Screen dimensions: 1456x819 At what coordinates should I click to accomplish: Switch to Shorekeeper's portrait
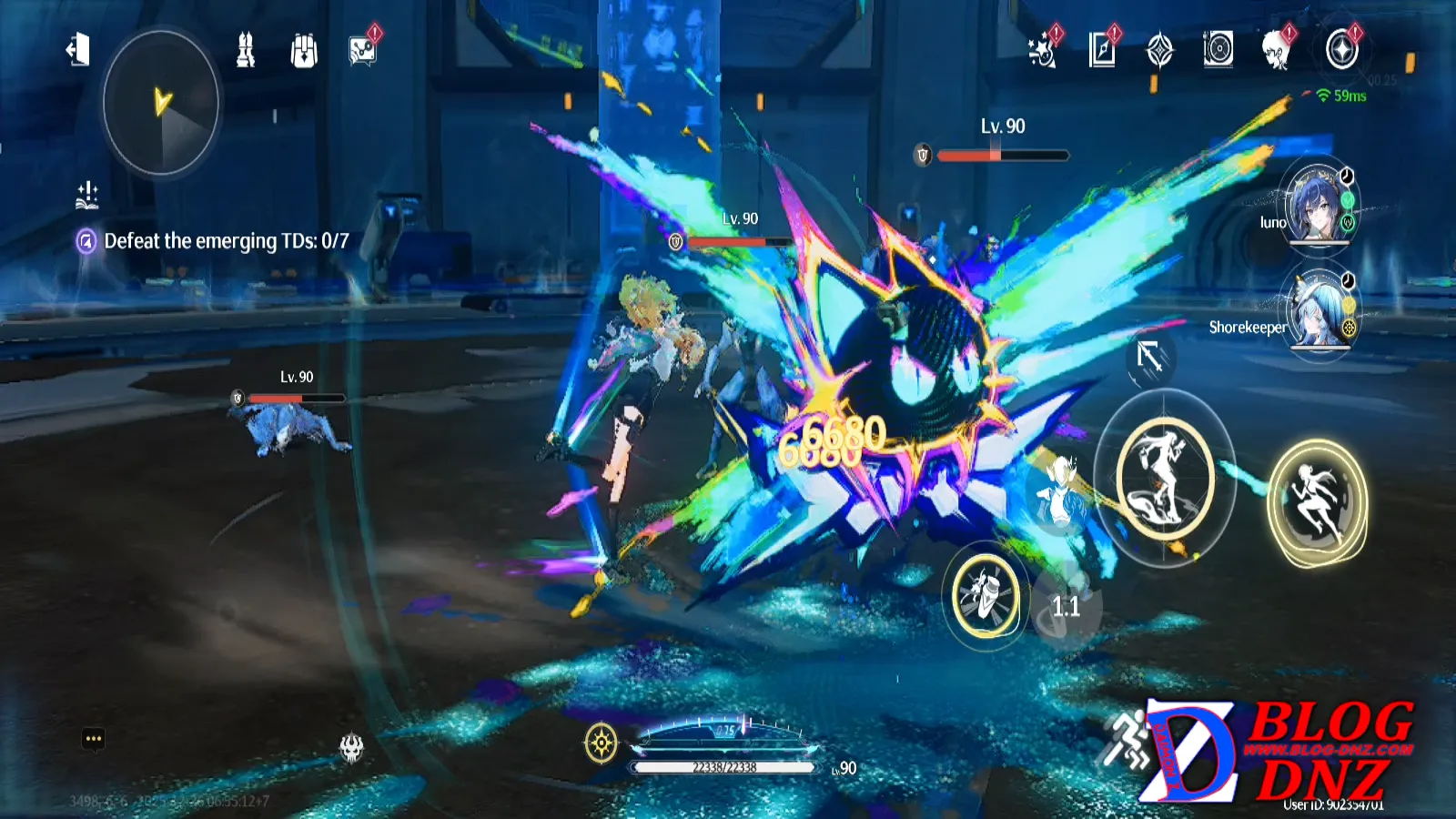pyautogui.click(x=1317, y=311)
